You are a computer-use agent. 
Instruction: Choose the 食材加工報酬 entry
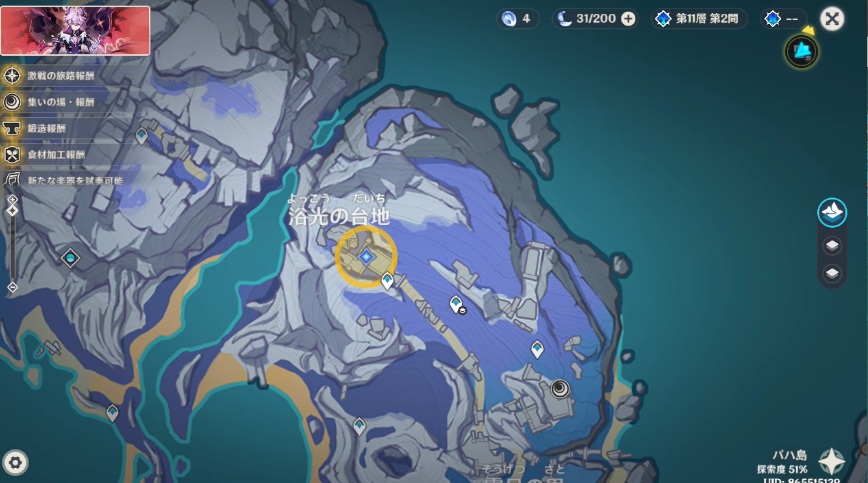tap(55, 154)
